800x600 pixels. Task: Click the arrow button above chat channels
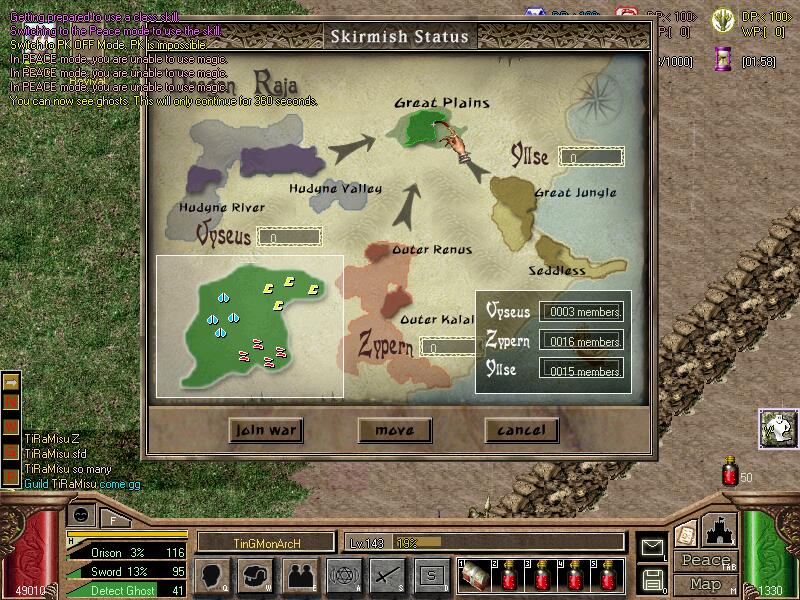[x=11, y=381]
